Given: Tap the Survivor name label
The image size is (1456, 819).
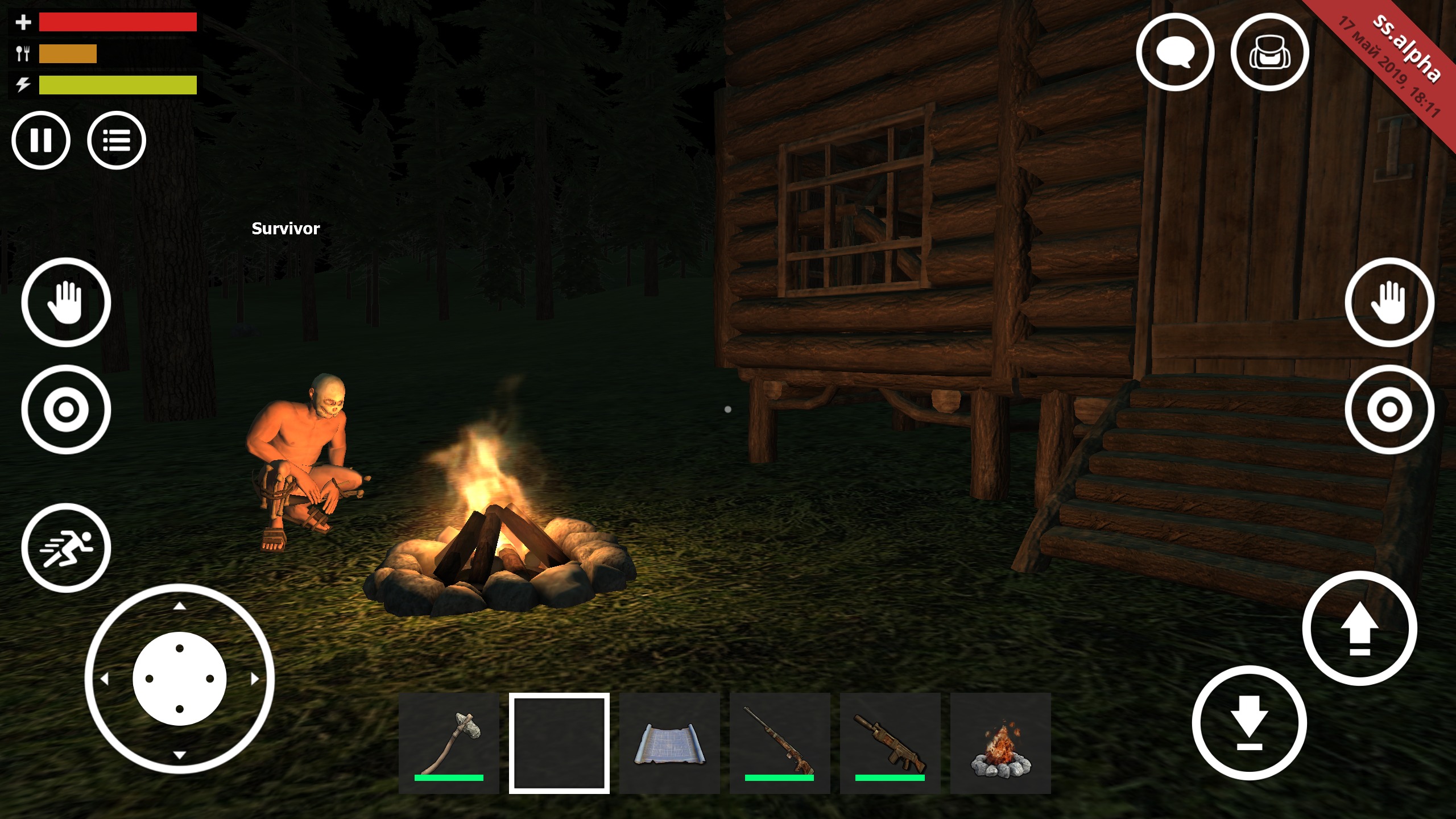Looking at the screenshot, I should [x=284, y=229].
